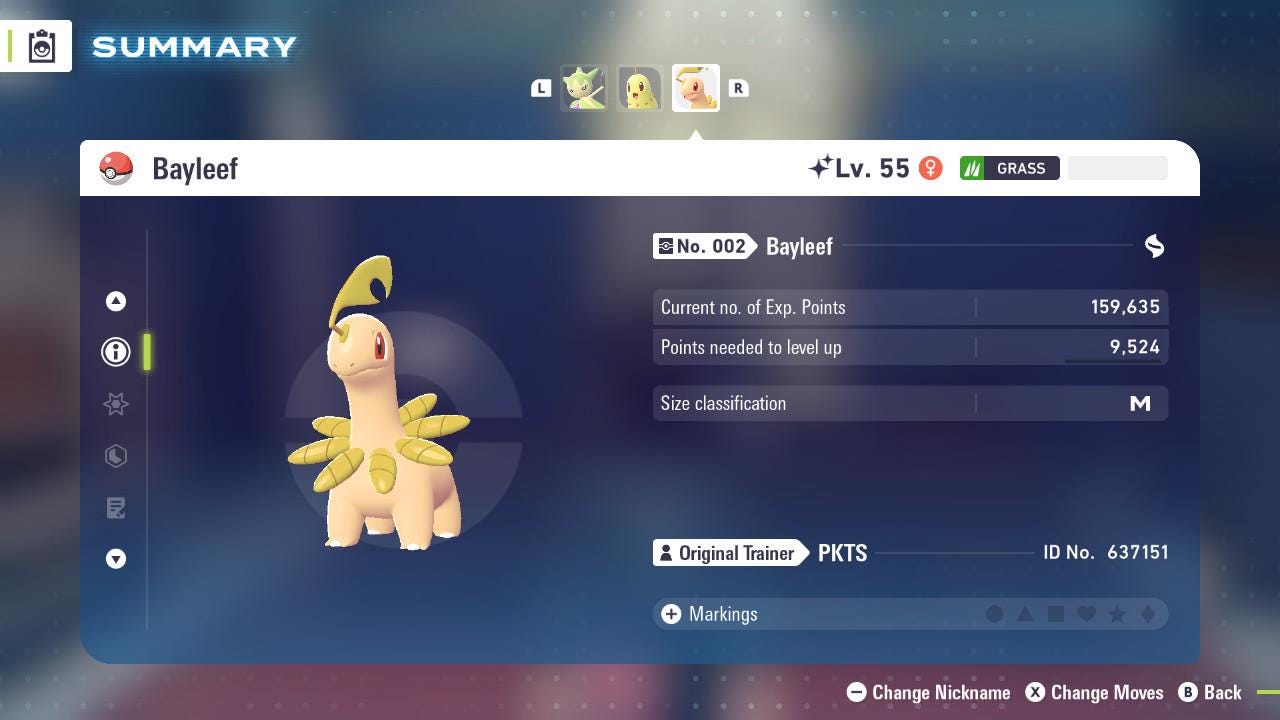Select the Roselia thumbnail at the top
Image resolution: width=1280 pixels, height=720 pixels.
pos(584,88)
